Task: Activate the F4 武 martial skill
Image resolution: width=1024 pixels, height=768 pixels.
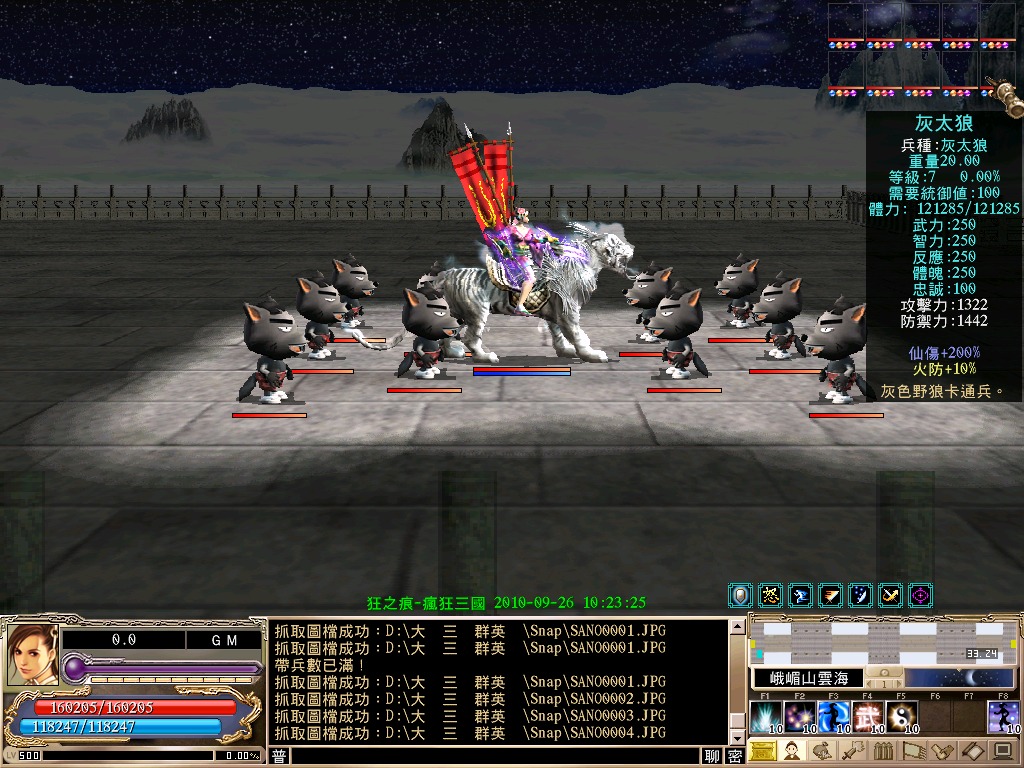Action: tap(868, 717)
